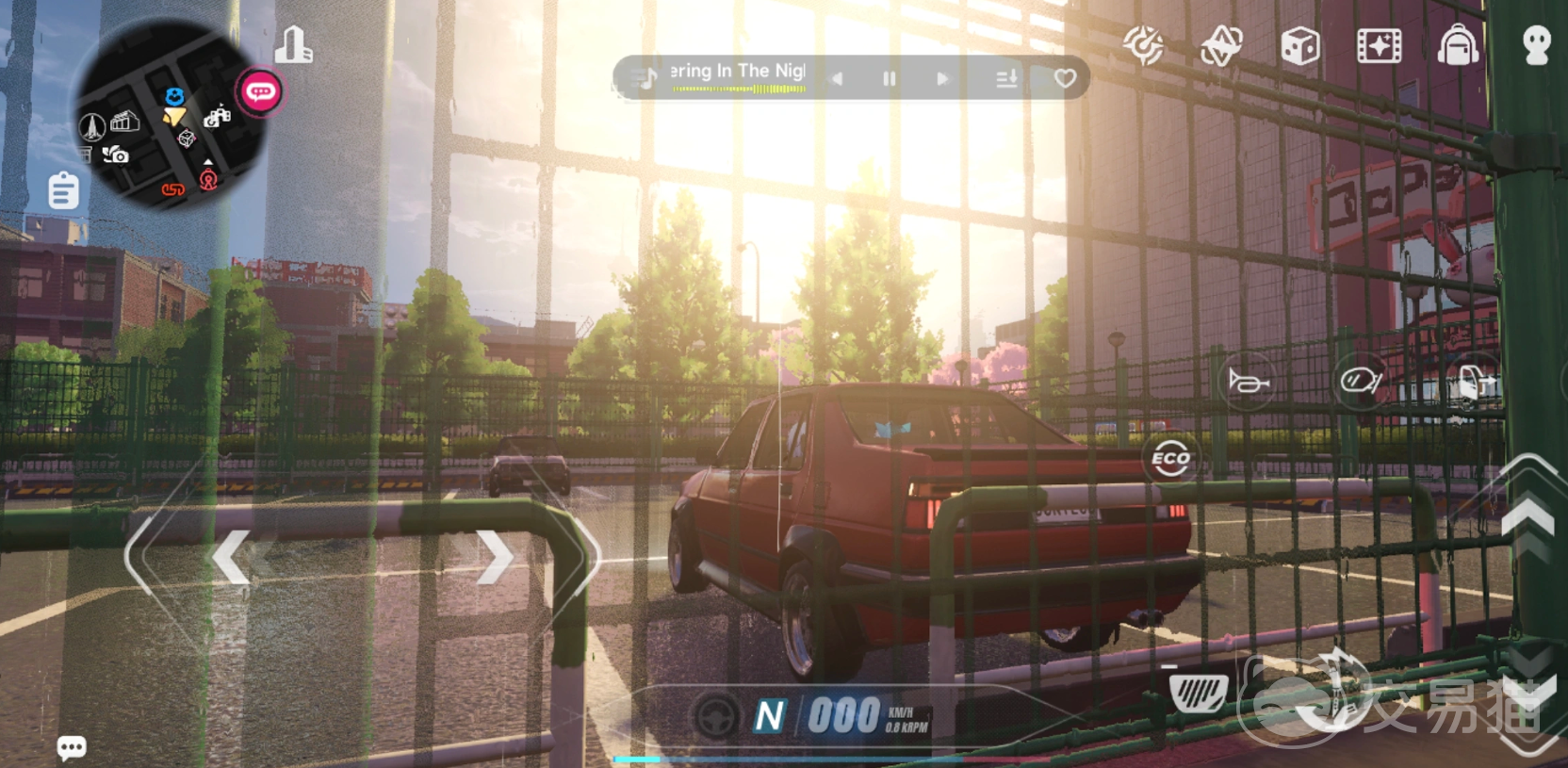Honk the car horn

point(1249,382)
